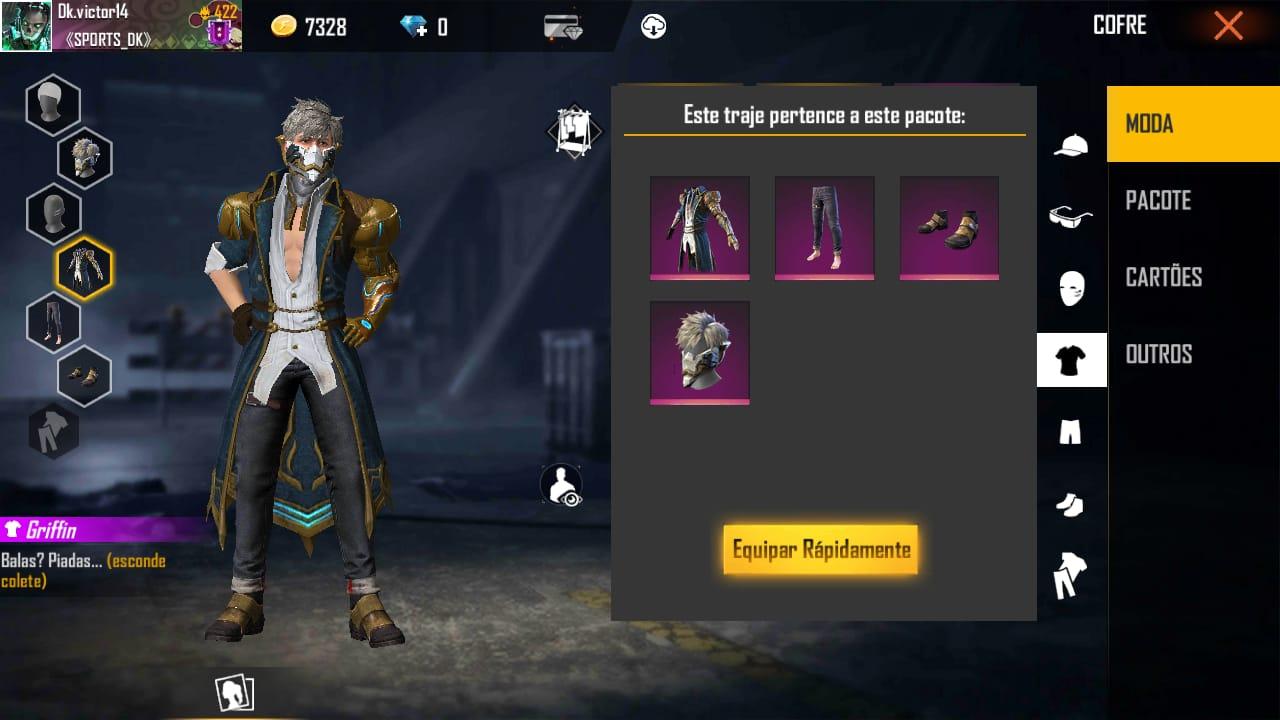Select the jacket thumbnail in the package
The height and width of the screenshot is (720, 1280).
coord(700,227)
